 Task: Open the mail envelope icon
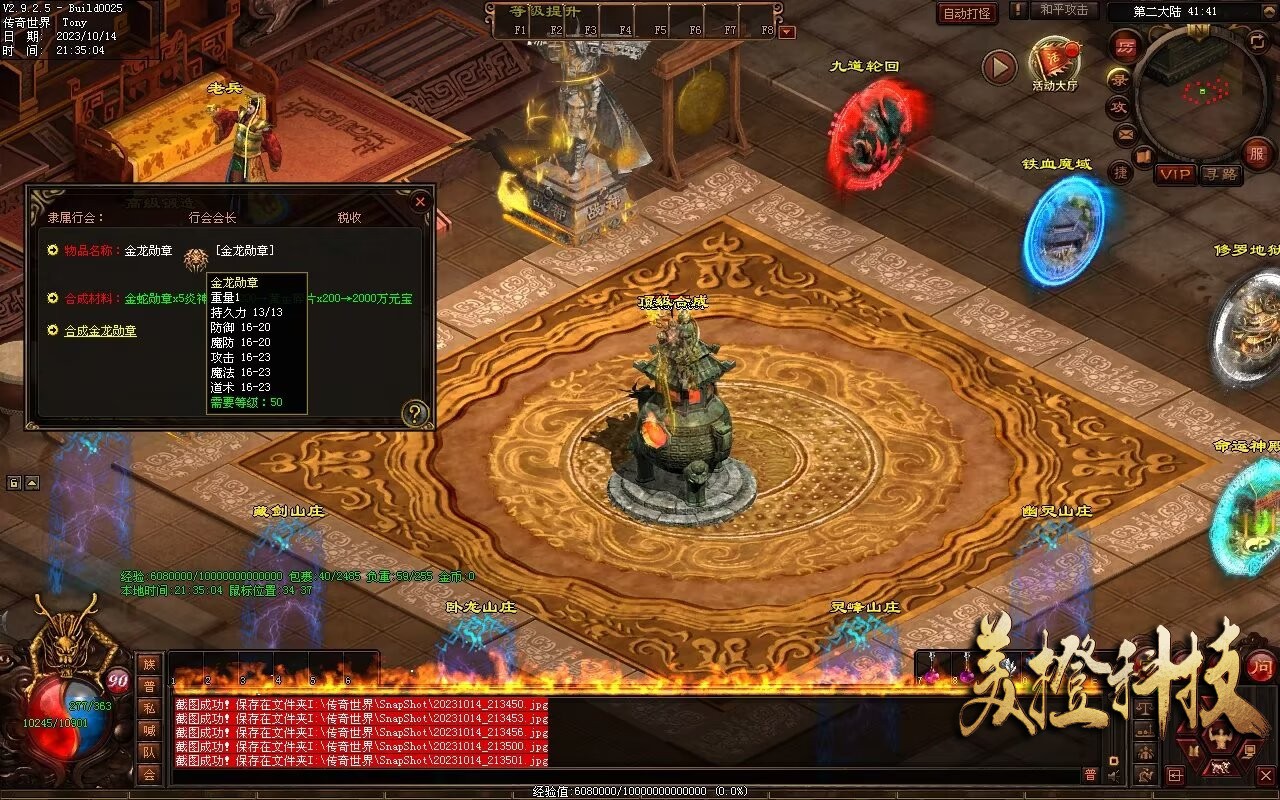pyautogui.click(x=1125, y=133)
